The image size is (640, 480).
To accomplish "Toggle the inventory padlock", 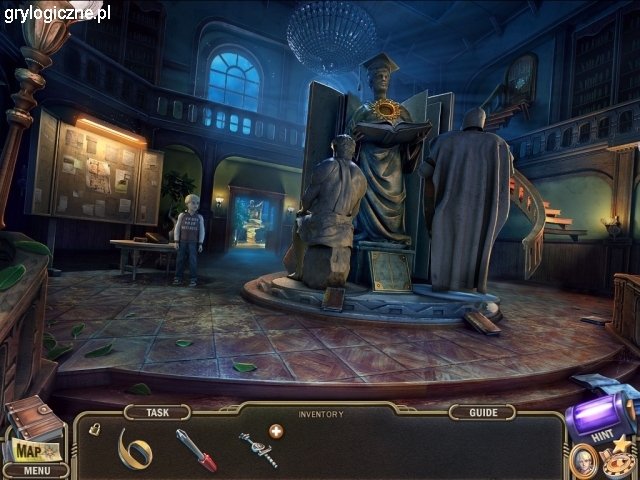I will click(94, 429).
